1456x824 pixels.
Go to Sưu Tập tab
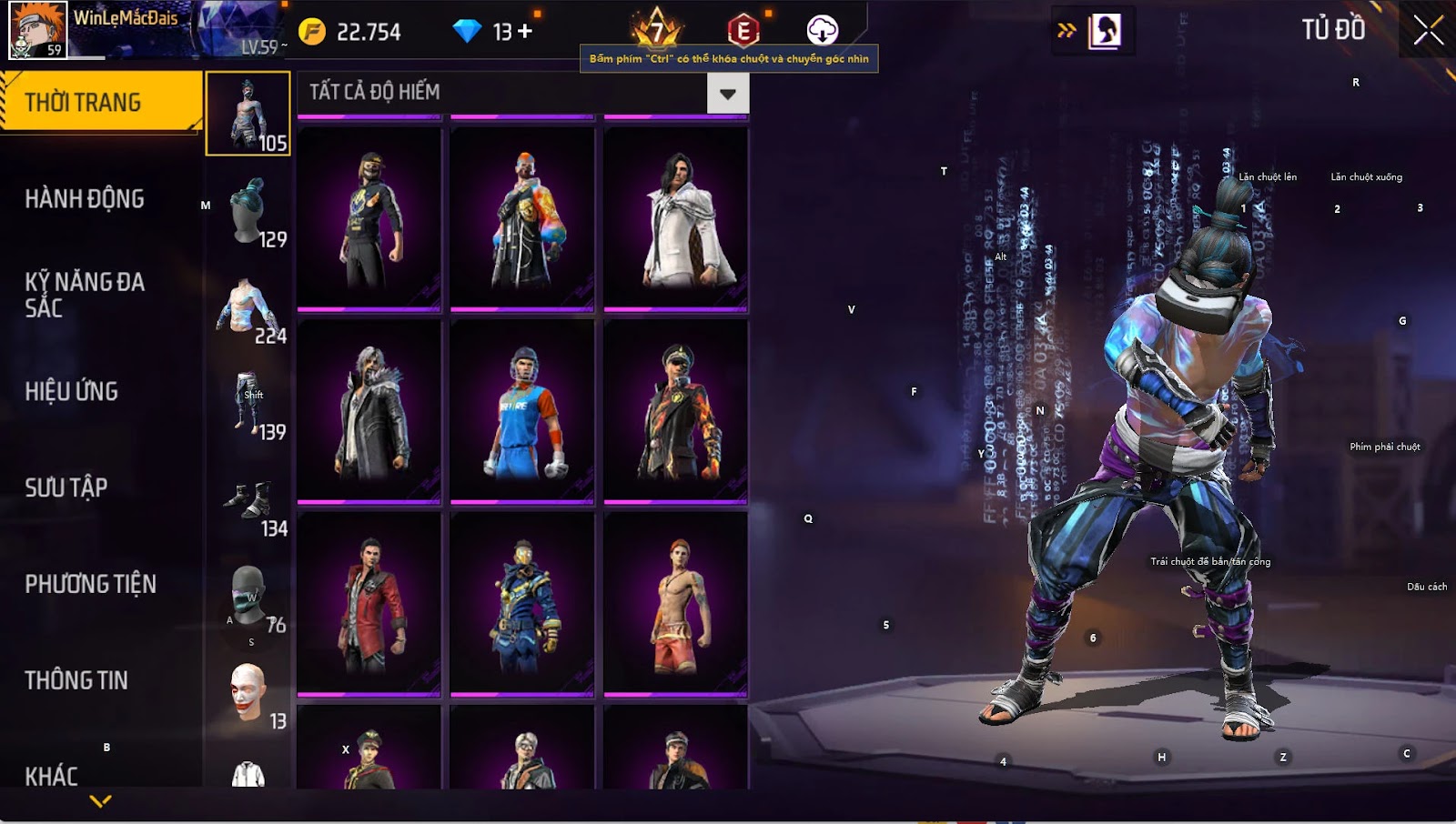tap(66, 487)
